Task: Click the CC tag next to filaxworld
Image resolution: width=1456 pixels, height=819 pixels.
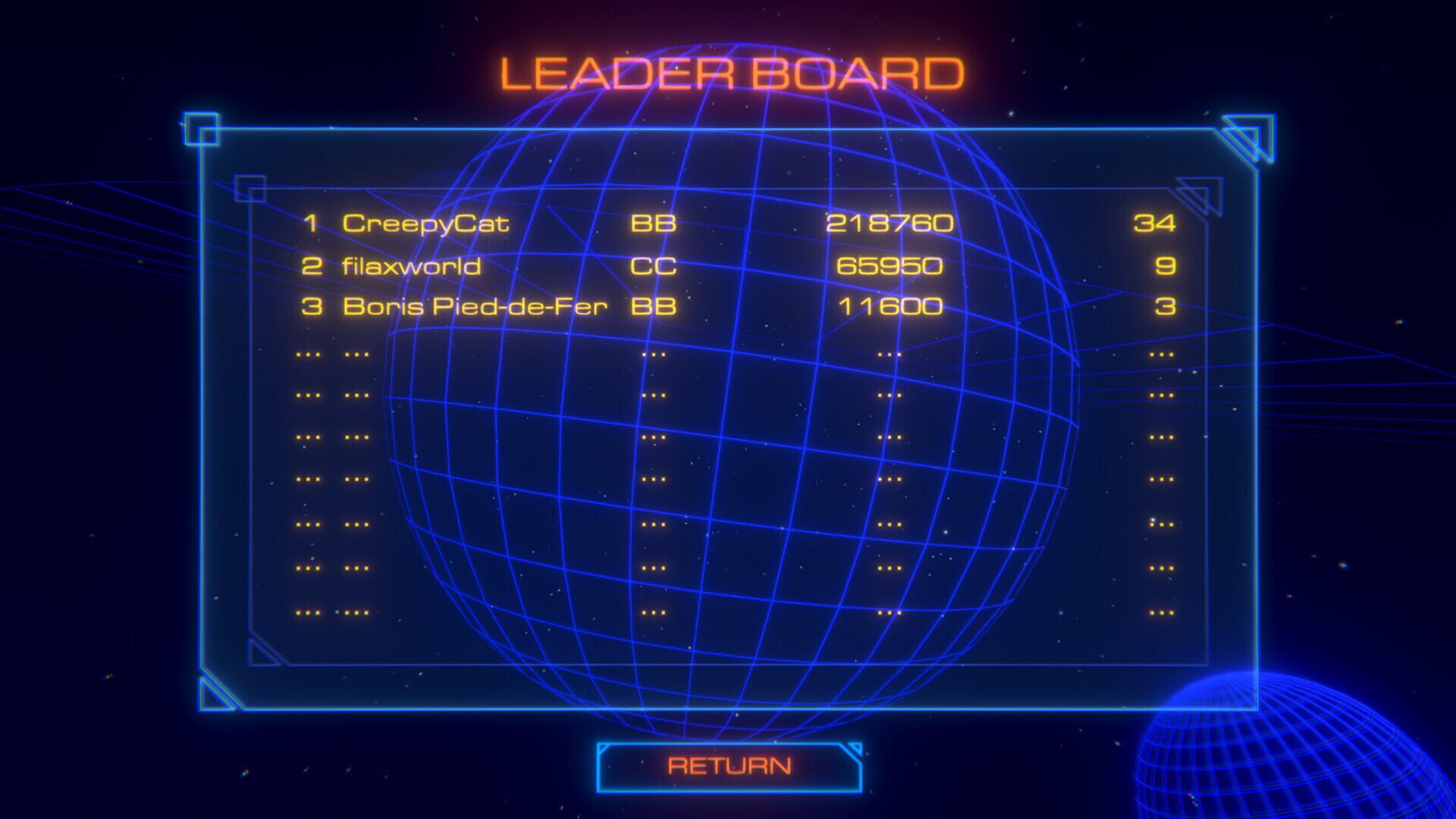Action: point(653,266)
